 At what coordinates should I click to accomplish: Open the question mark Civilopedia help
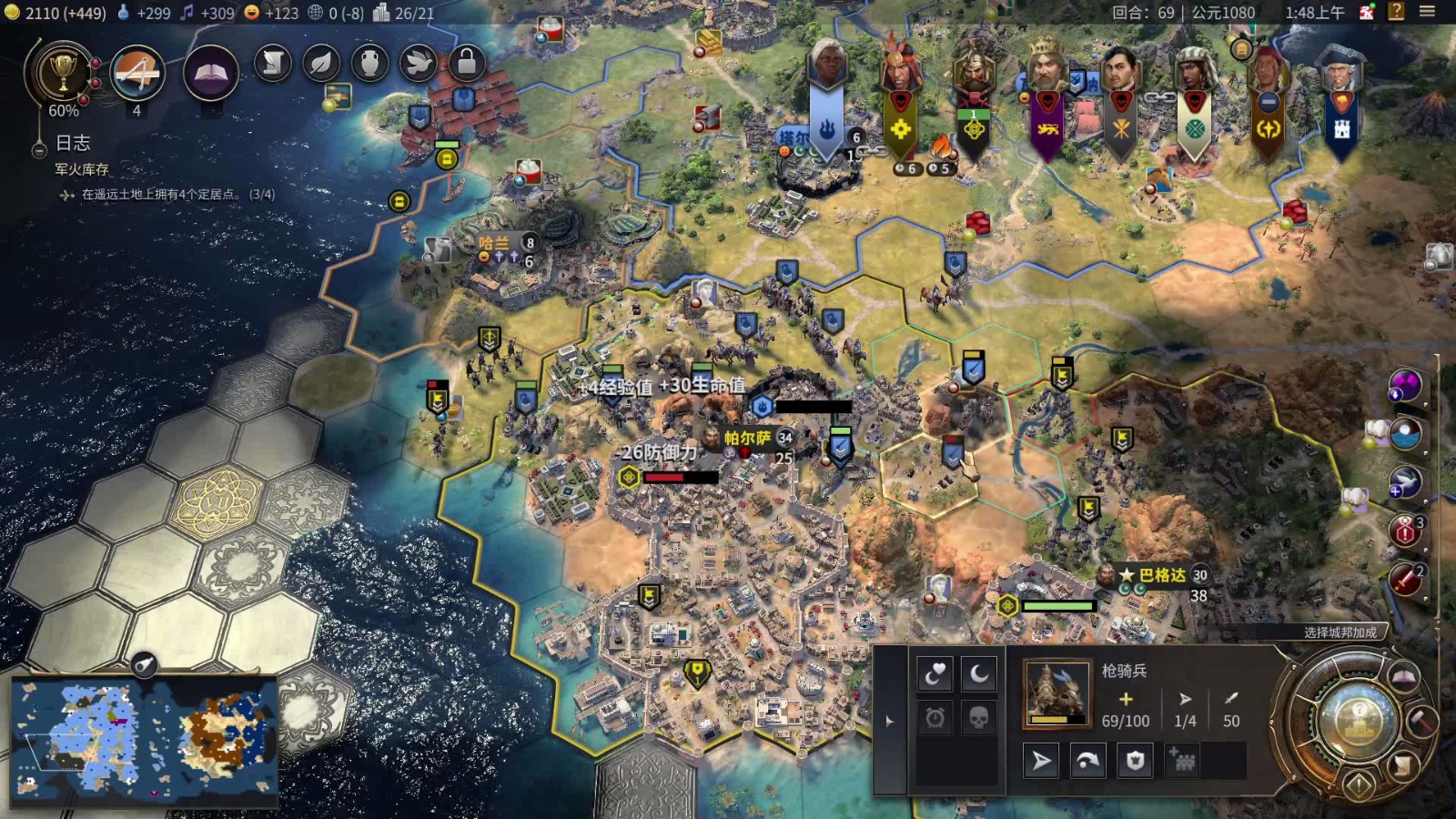coord(1396,12)
